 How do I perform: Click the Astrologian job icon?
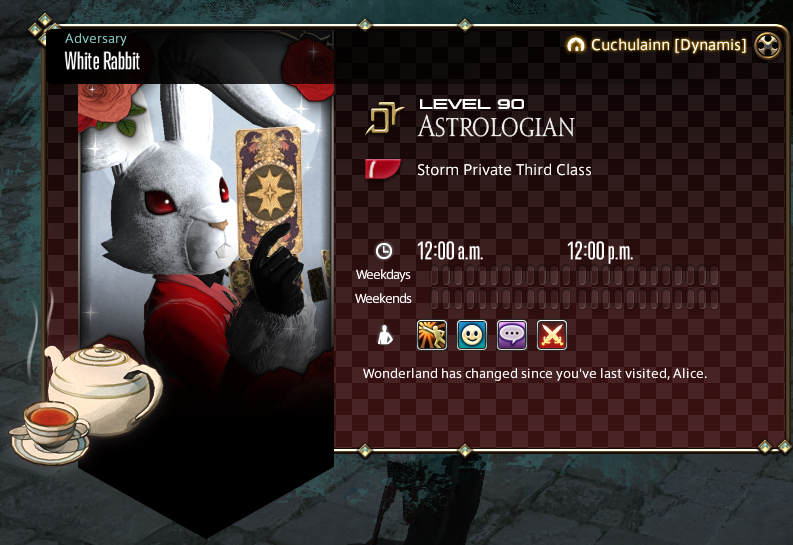382,118
